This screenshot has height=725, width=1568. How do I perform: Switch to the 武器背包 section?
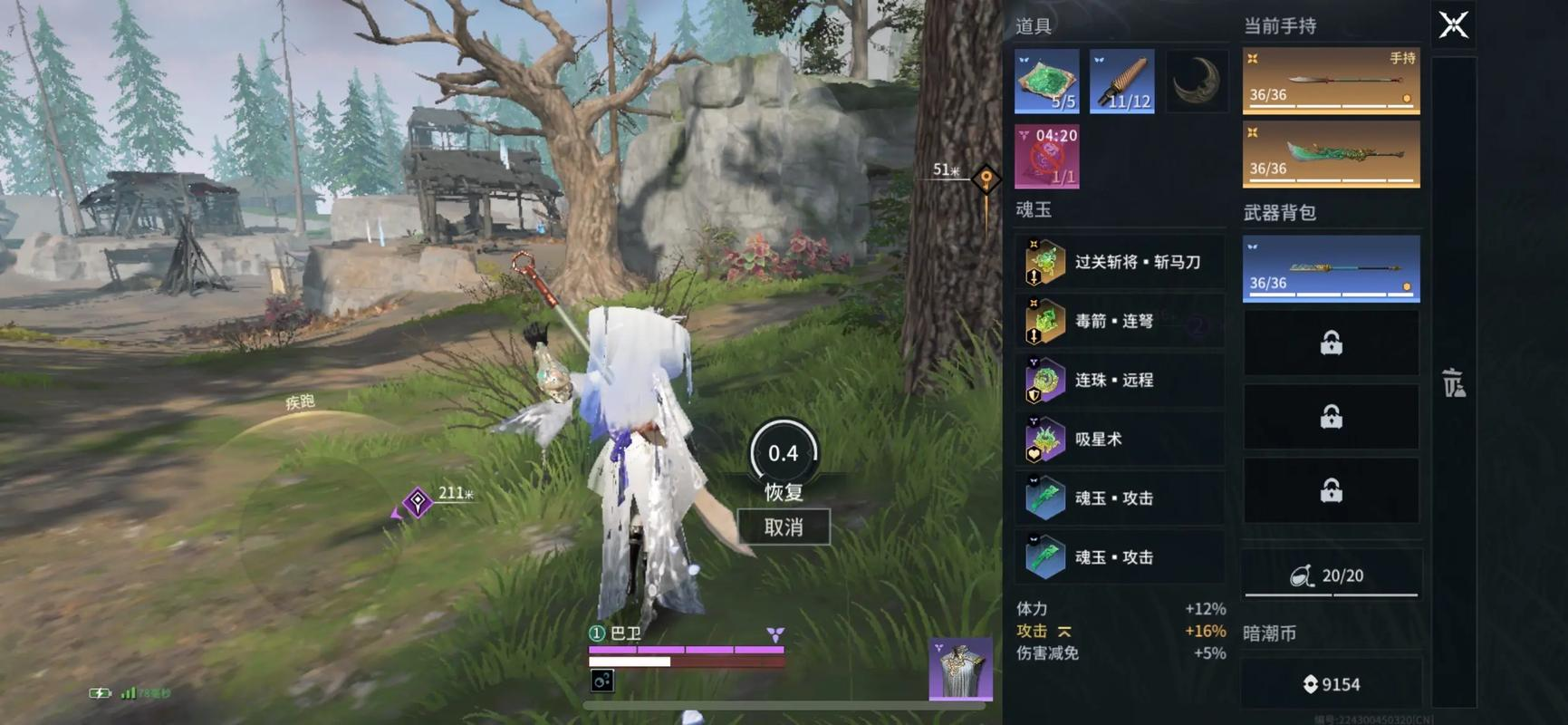coord(1280,211)
